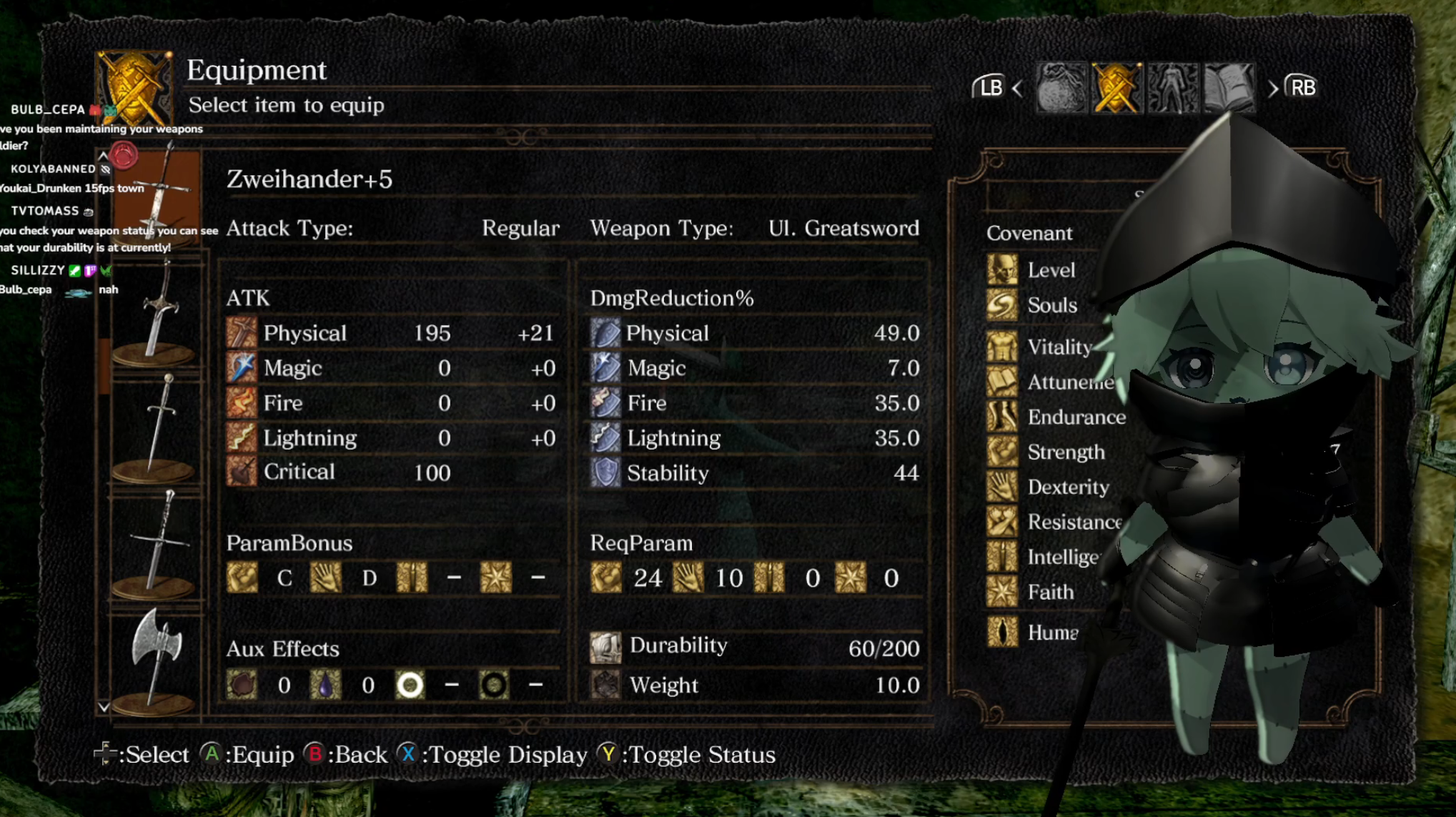Open the body figure status tab
Viewport: 1456px width, 817px height.
pyautogui.click(x=1172, y=88)
